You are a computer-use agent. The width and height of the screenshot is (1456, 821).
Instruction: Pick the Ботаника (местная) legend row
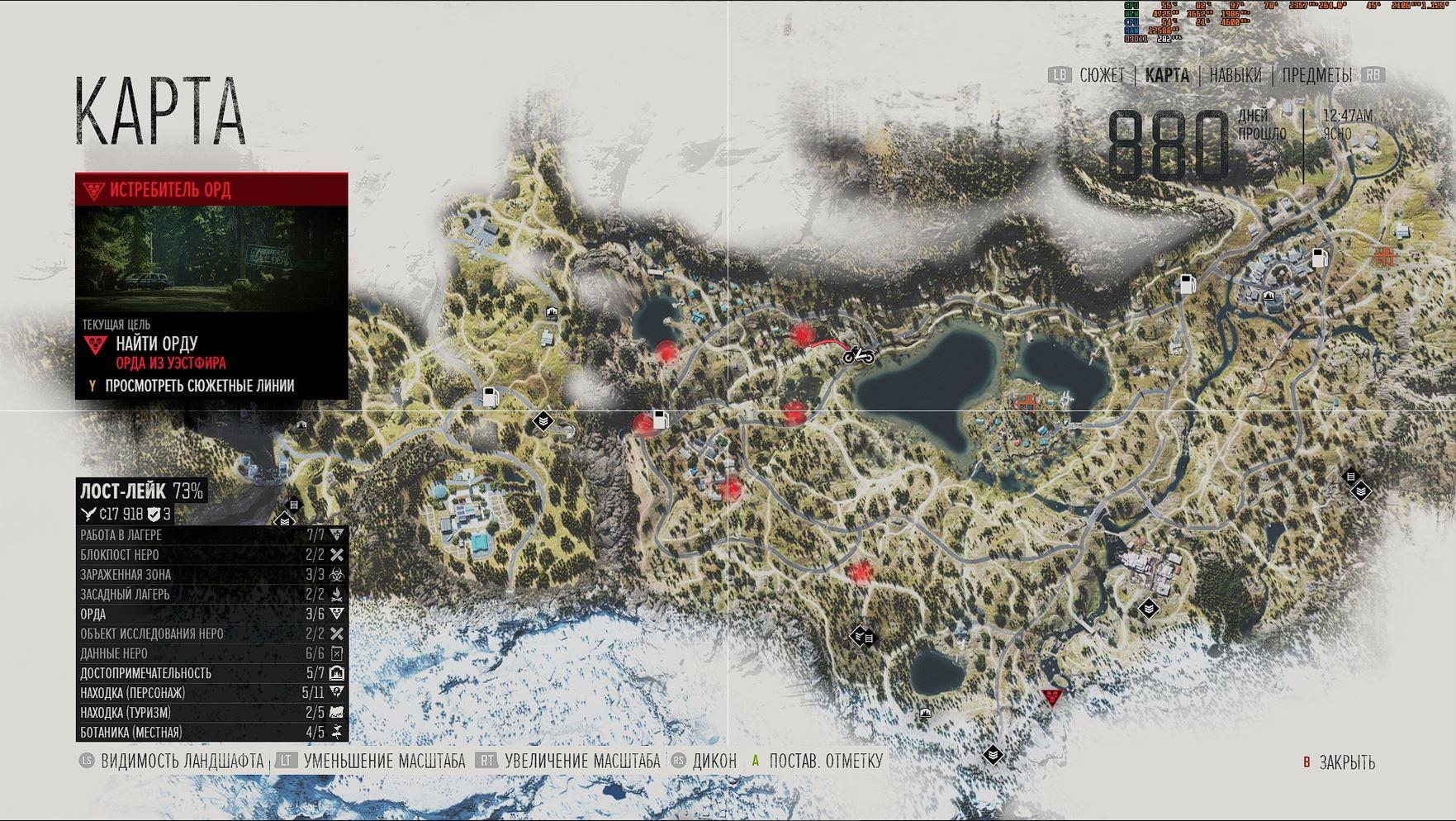click(211, 733)
